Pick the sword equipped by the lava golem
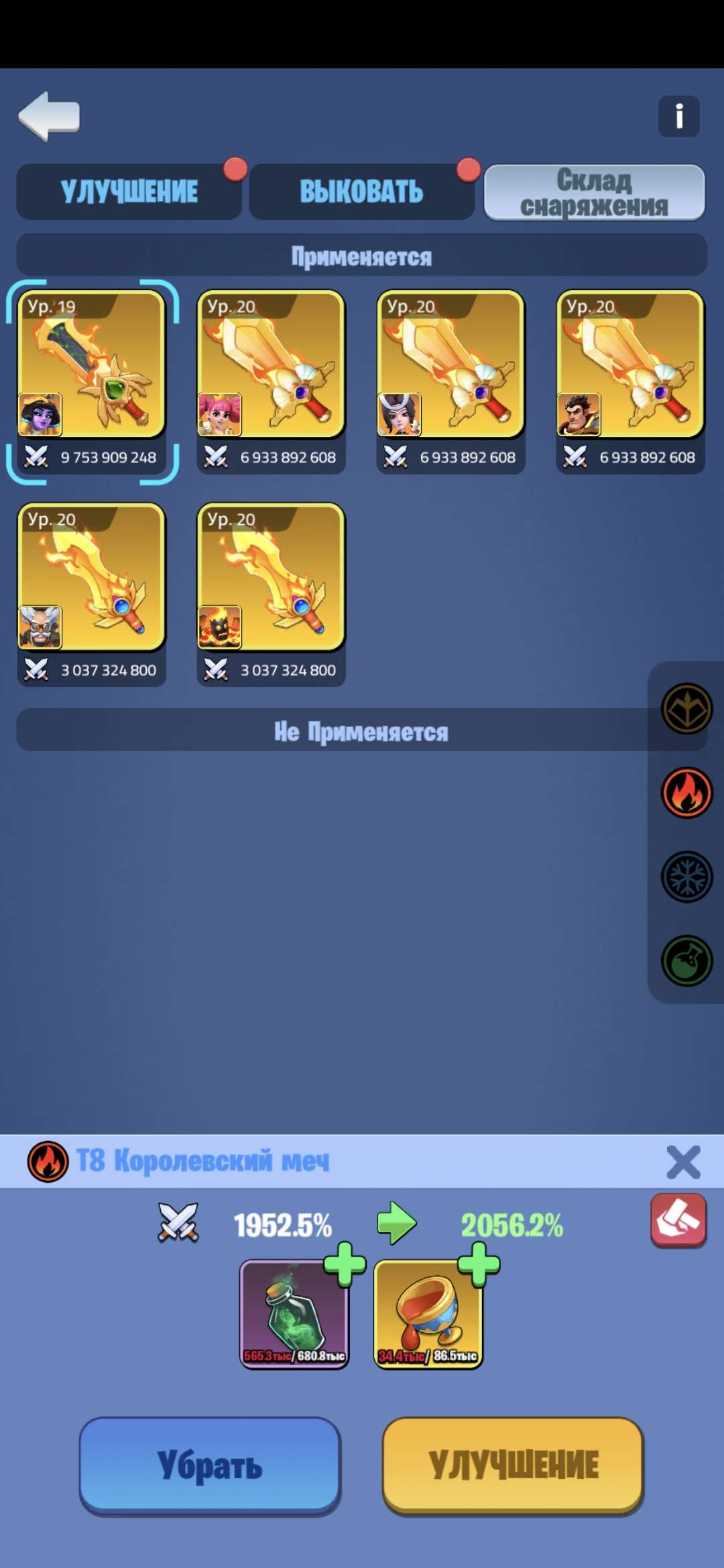 271,578
